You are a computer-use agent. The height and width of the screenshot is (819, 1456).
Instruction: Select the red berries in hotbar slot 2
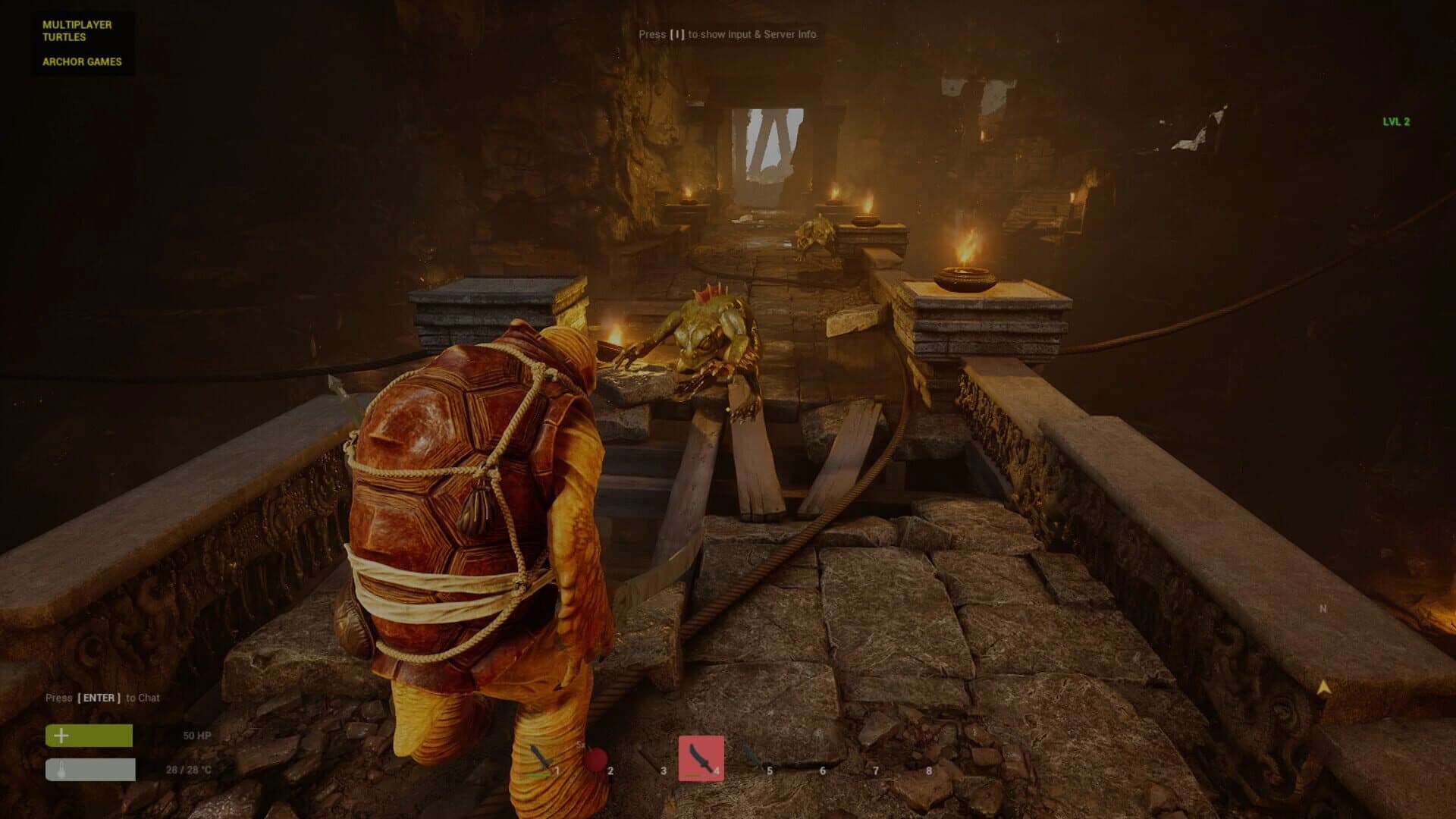(x=595, y=758)
